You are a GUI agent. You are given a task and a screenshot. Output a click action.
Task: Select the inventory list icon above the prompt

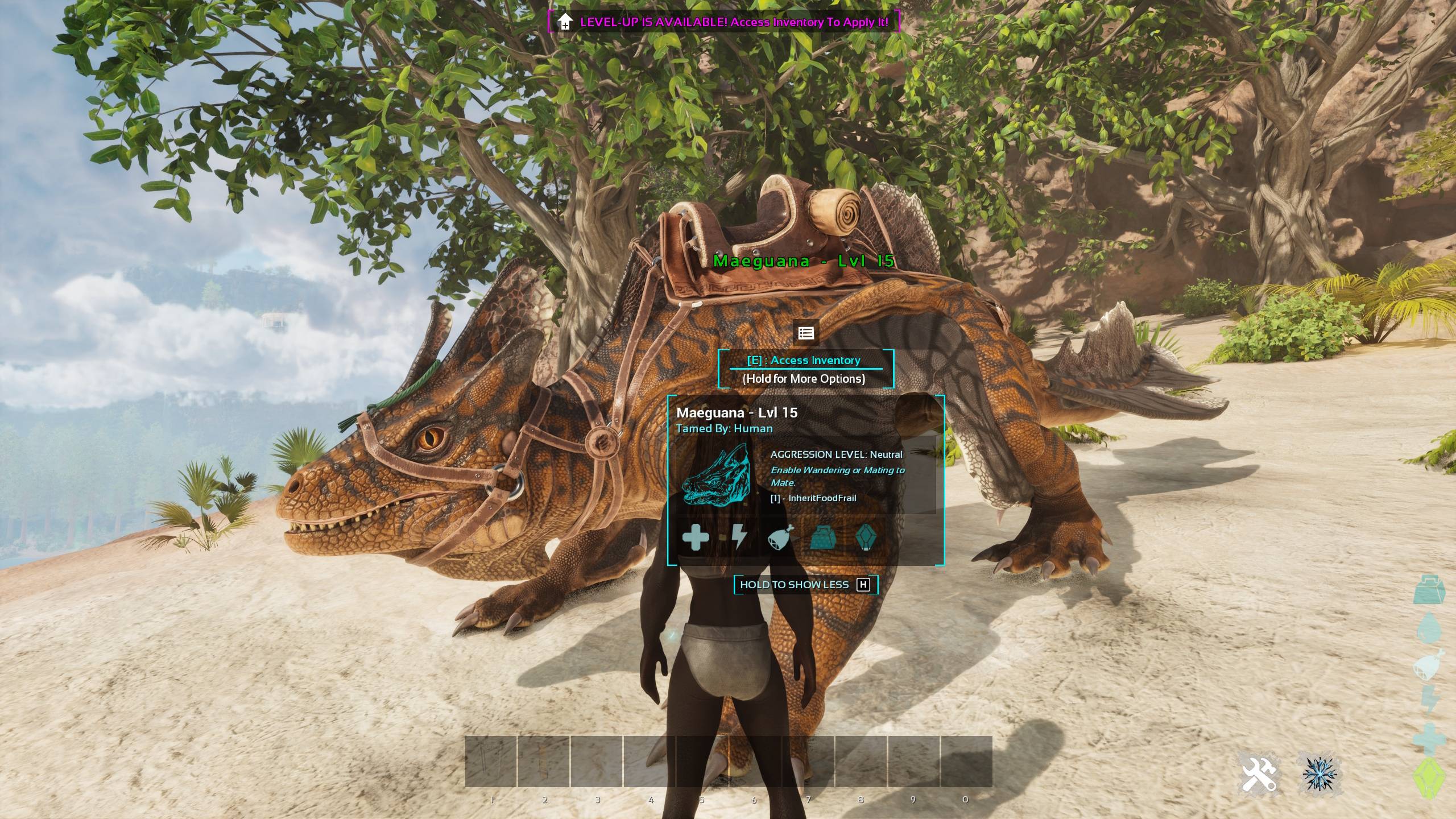(805, 333)
